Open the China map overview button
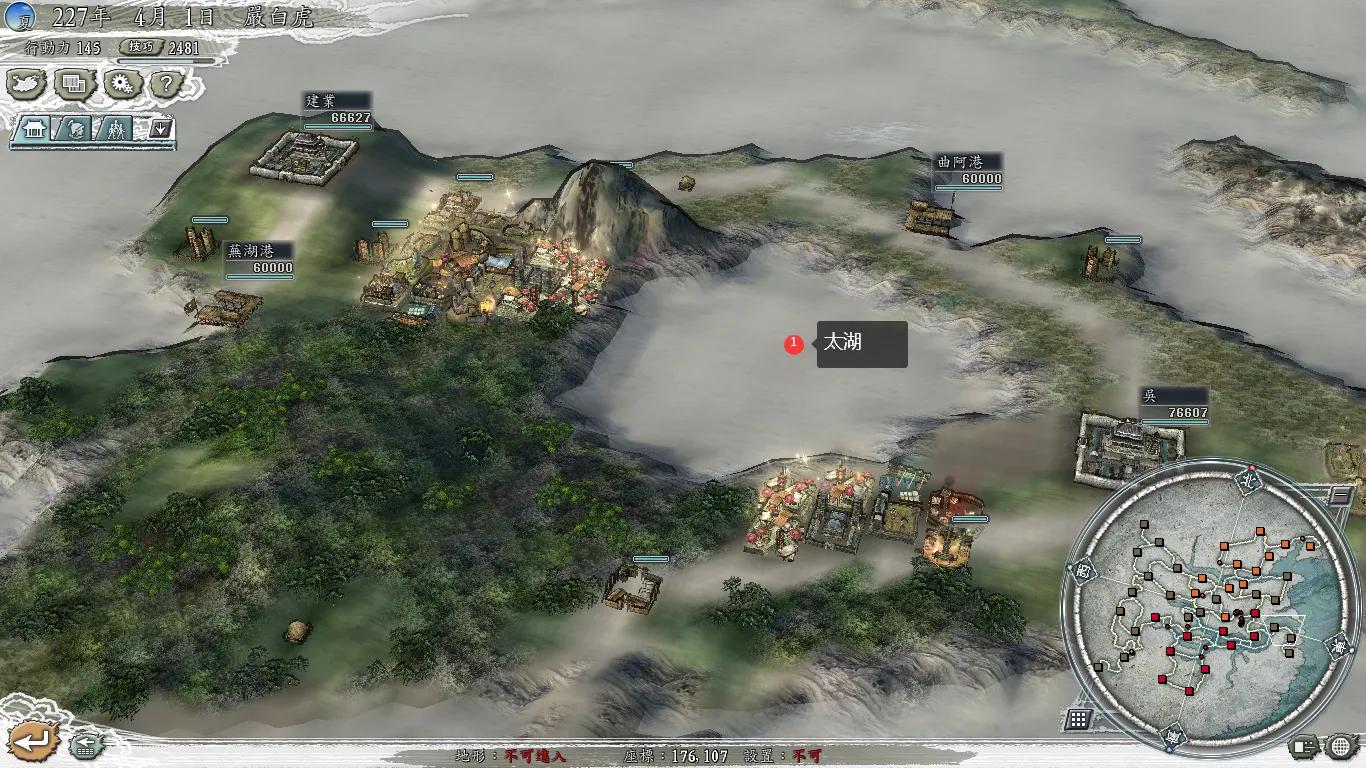The width and height of the screenshot is (1366, 768). [27, 84]
